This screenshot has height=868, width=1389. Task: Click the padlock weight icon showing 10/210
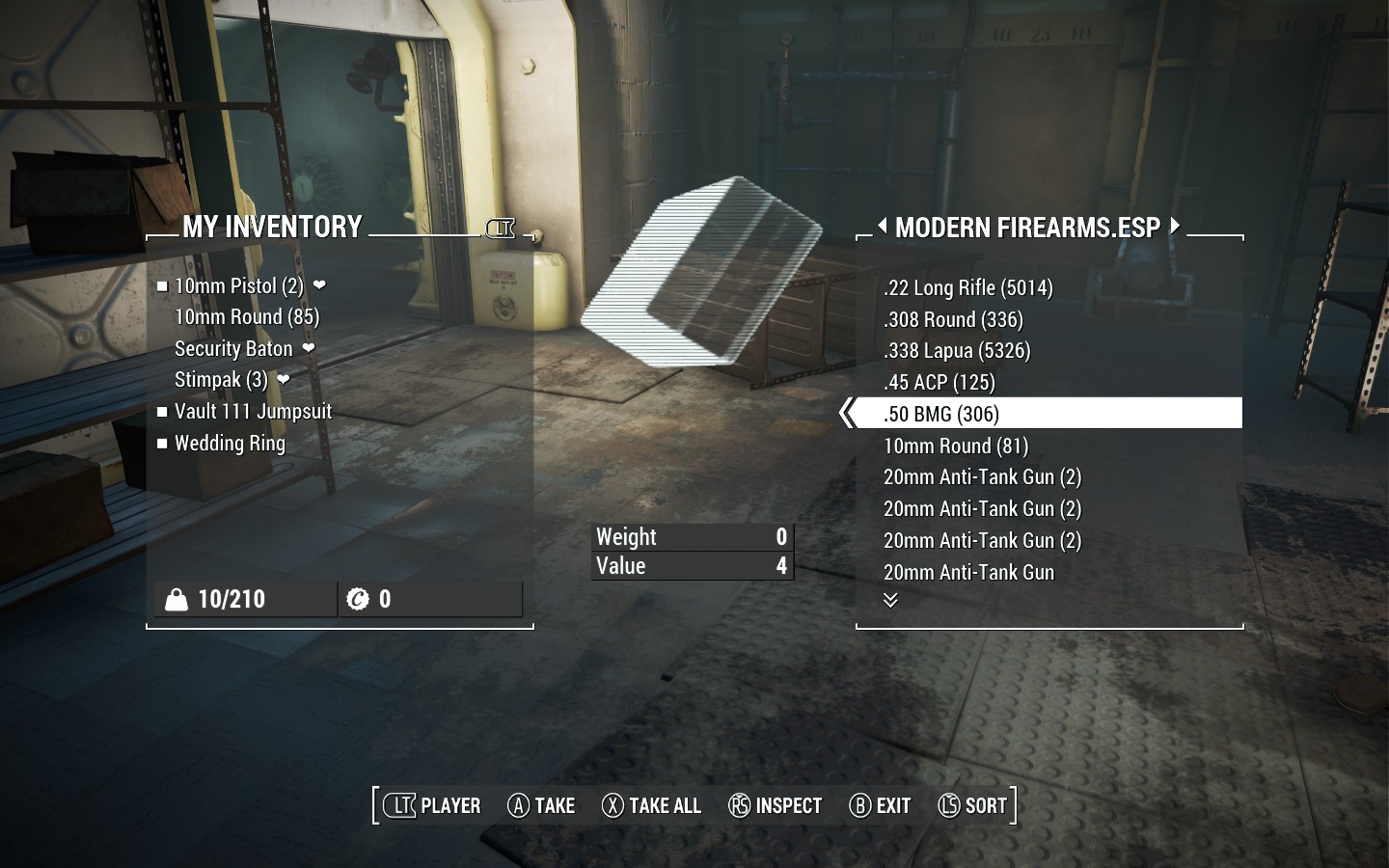pyautogui.click(x=175, y=598)
